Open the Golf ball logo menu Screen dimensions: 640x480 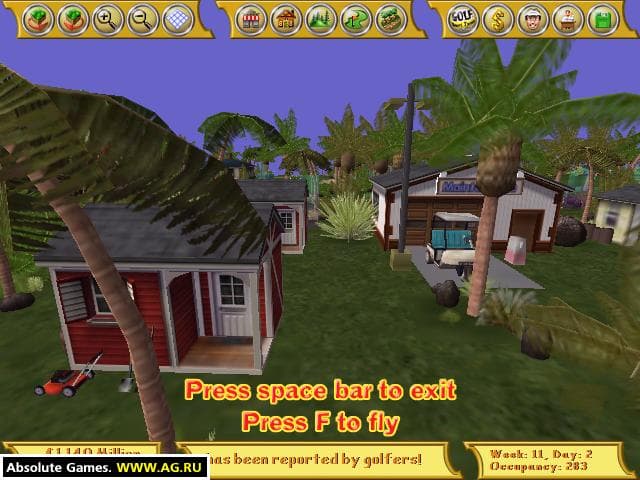(461, 19)
